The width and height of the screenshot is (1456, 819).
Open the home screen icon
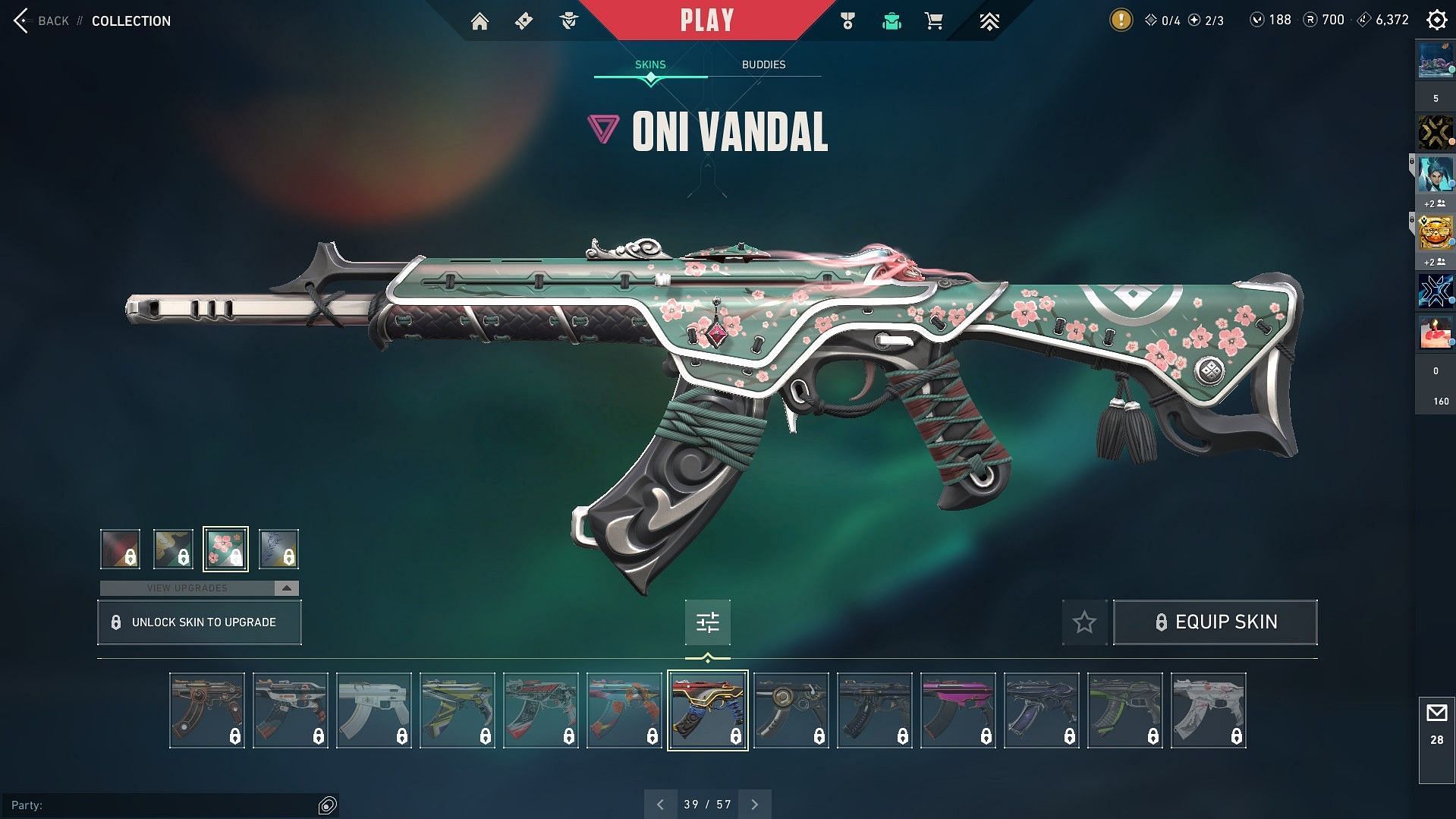(480, 21)
